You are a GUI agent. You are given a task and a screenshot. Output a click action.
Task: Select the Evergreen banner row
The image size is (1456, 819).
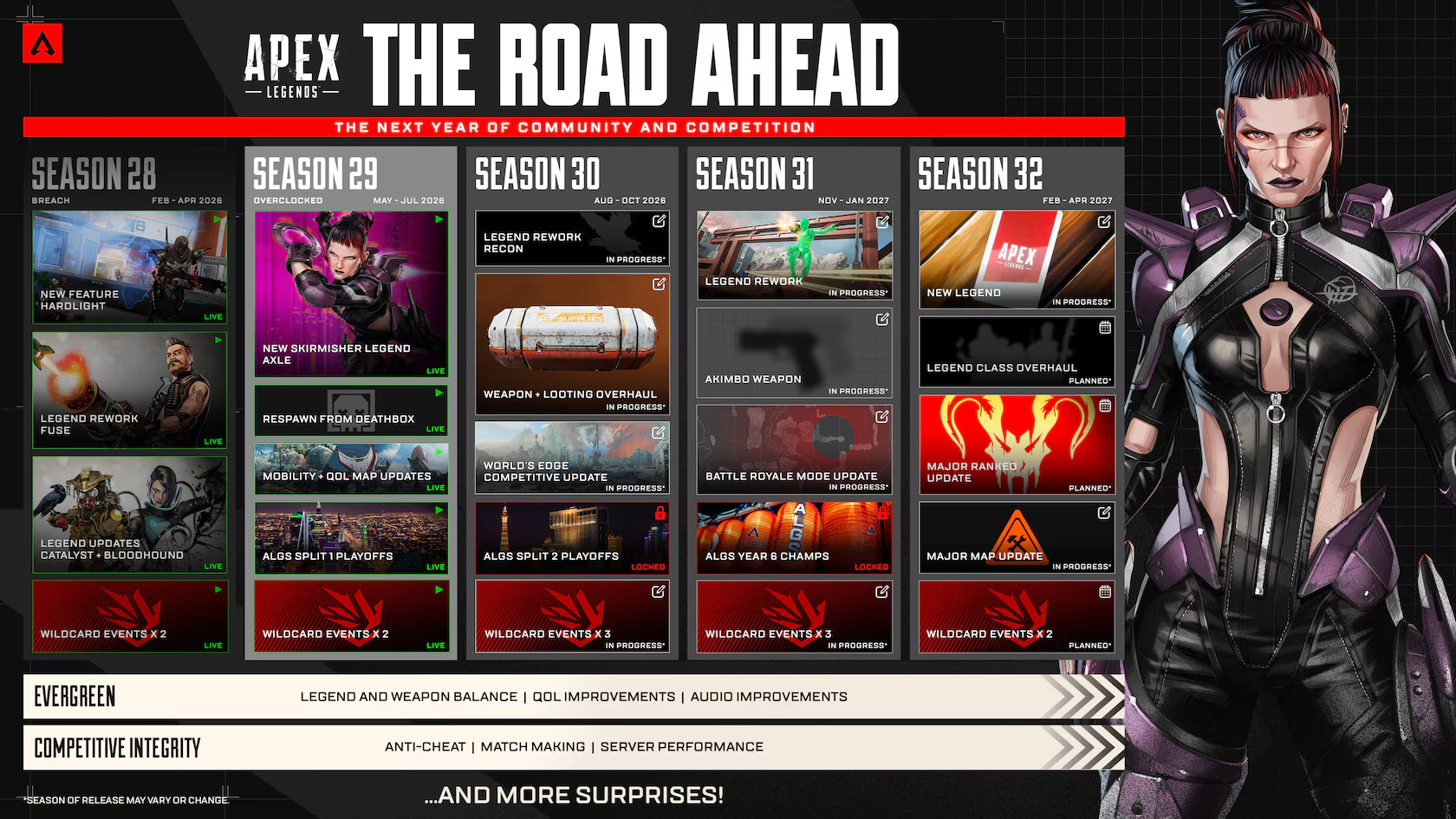(x=572, y=697)
